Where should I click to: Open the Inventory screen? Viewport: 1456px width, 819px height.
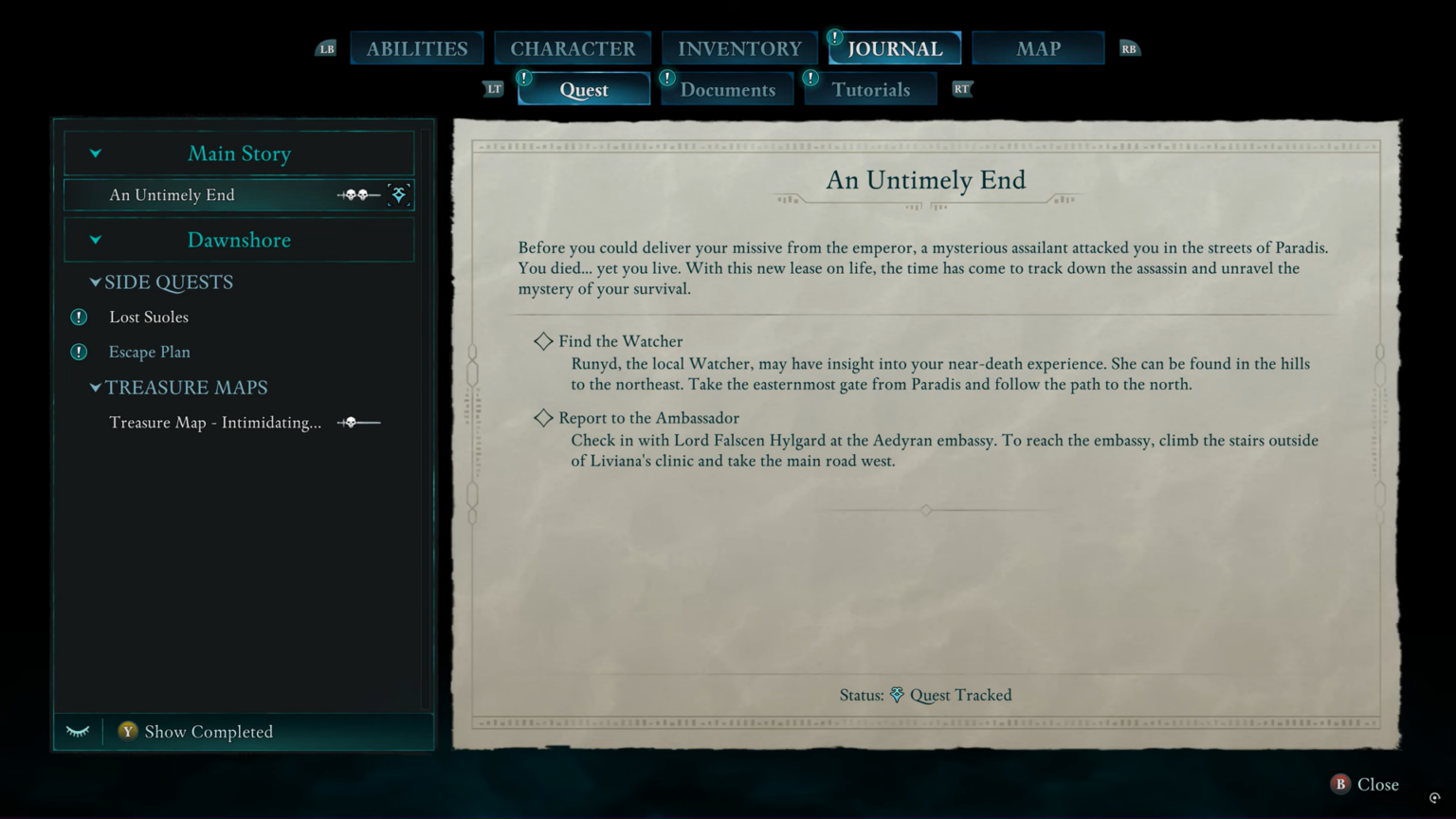coord(738,47)
